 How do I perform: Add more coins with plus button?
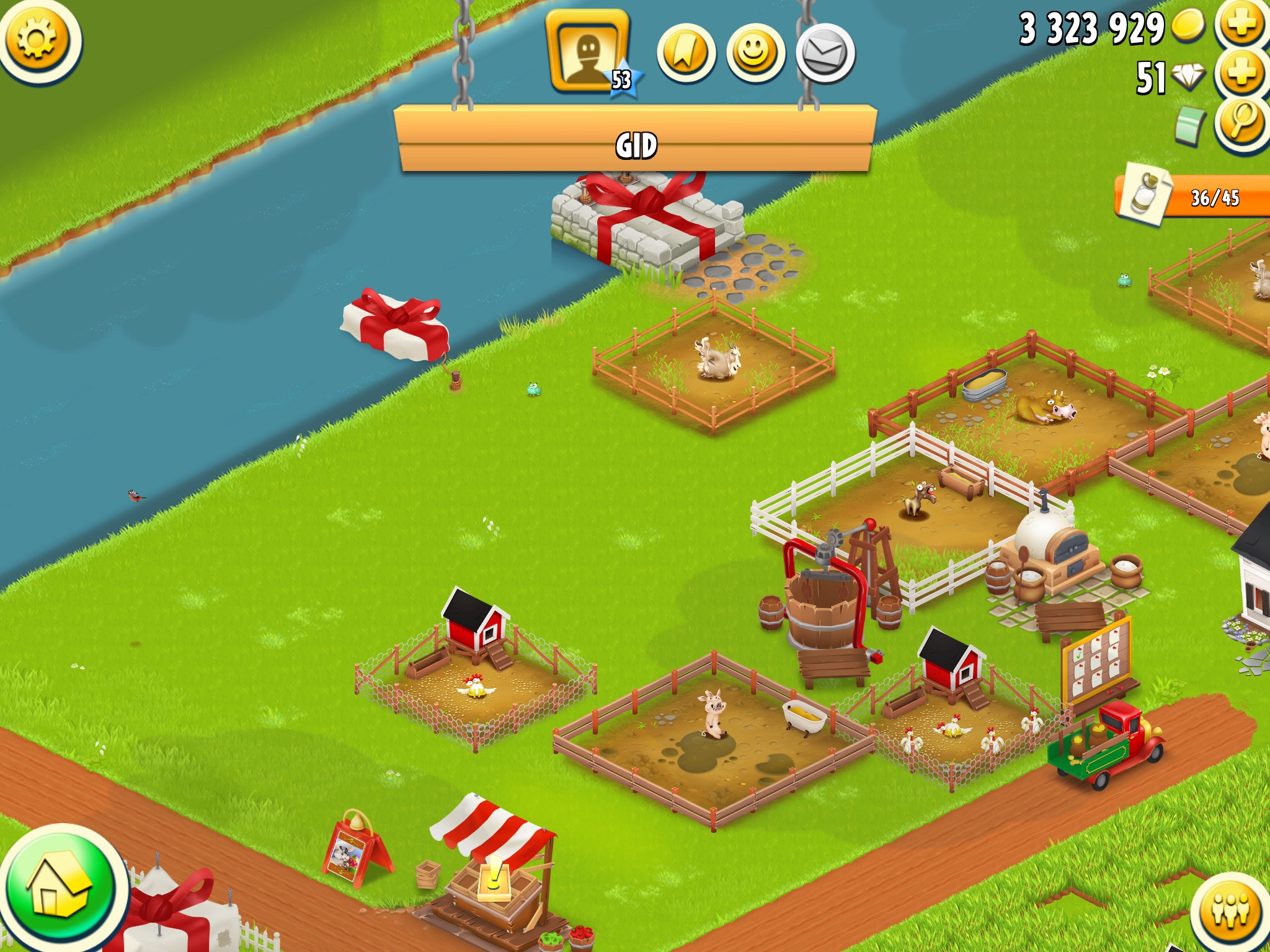tap(1241, 25)
